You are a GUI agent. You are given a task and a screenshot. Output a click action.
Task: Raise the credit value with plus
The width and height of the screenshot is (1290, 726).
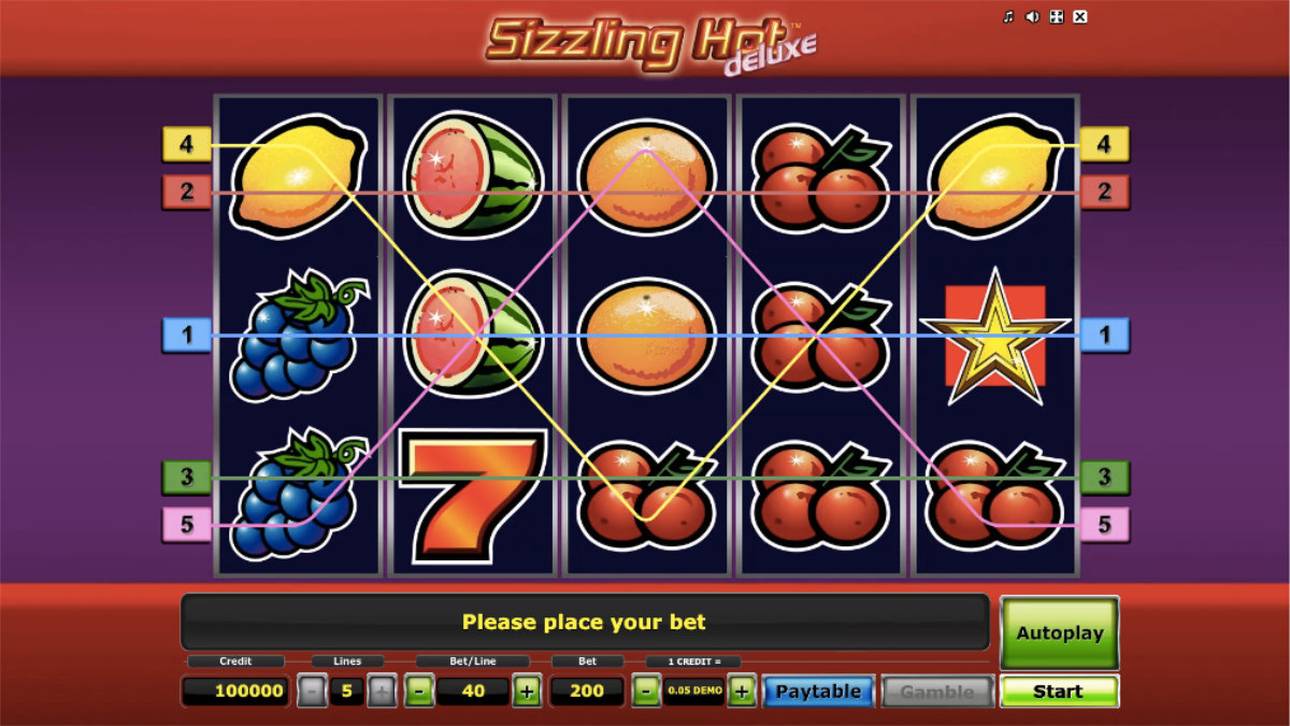(742, 690)
